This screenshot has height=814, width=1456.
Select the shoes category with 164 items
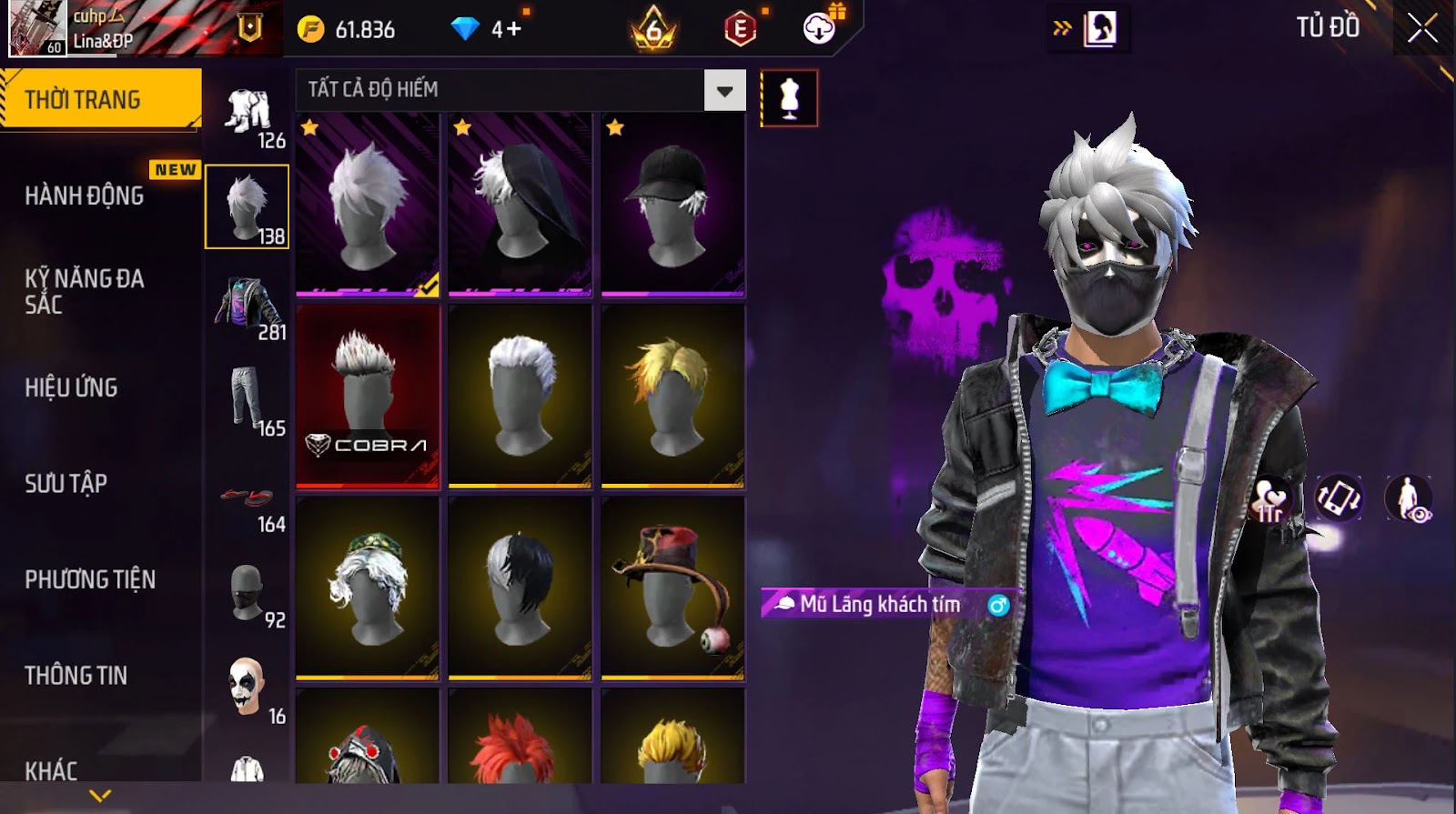pyautogui.click(x=248, y=500)
